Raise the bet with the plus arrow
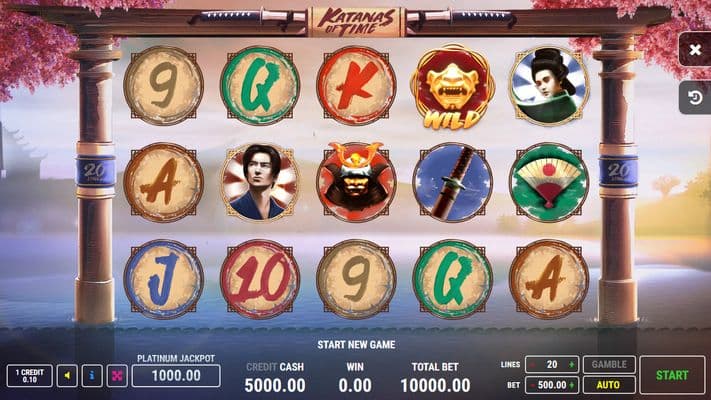The image size is (711, 400). point(572,385)
